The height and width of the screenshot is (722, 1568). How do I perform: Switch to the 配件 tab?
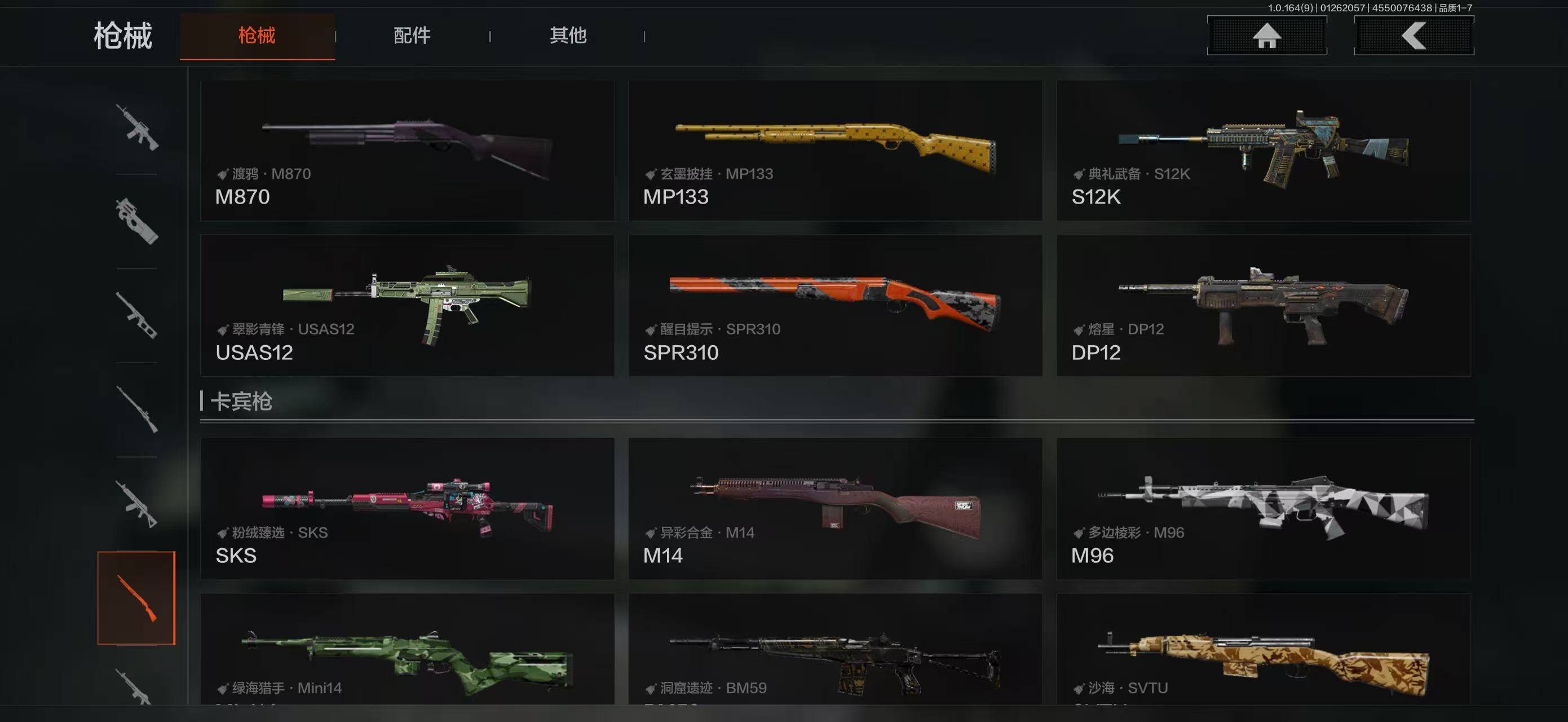click(412, 36)
